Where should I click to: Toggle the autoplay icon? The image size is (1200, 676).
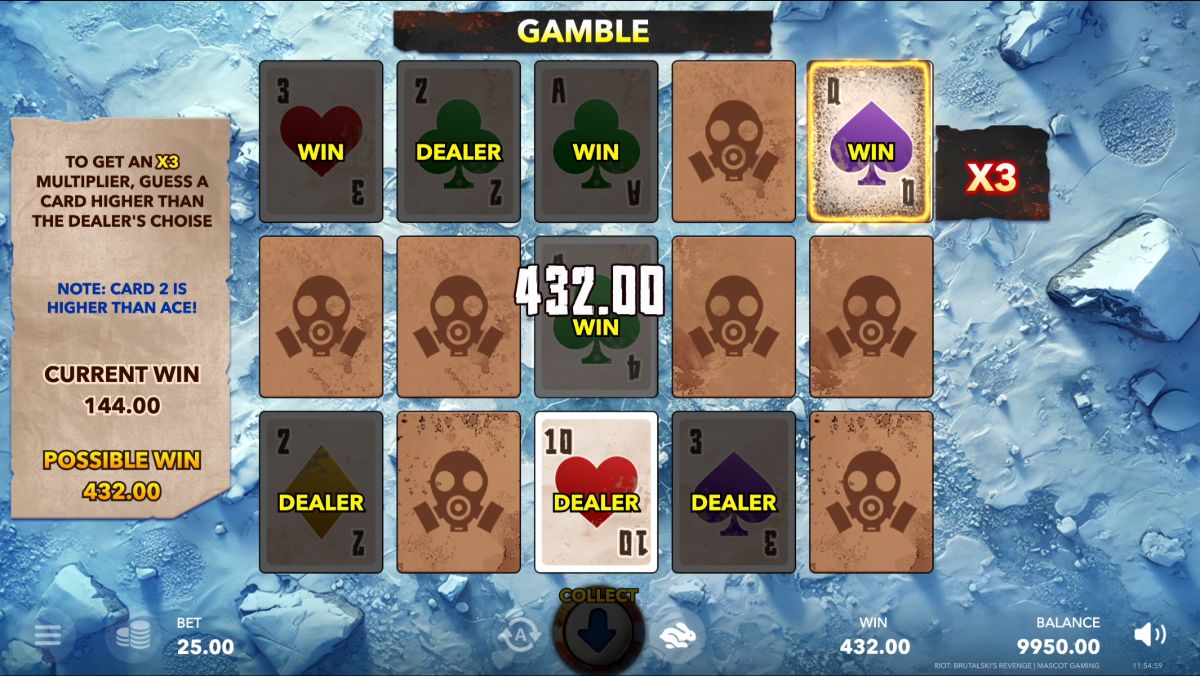[x=520, y=633]
